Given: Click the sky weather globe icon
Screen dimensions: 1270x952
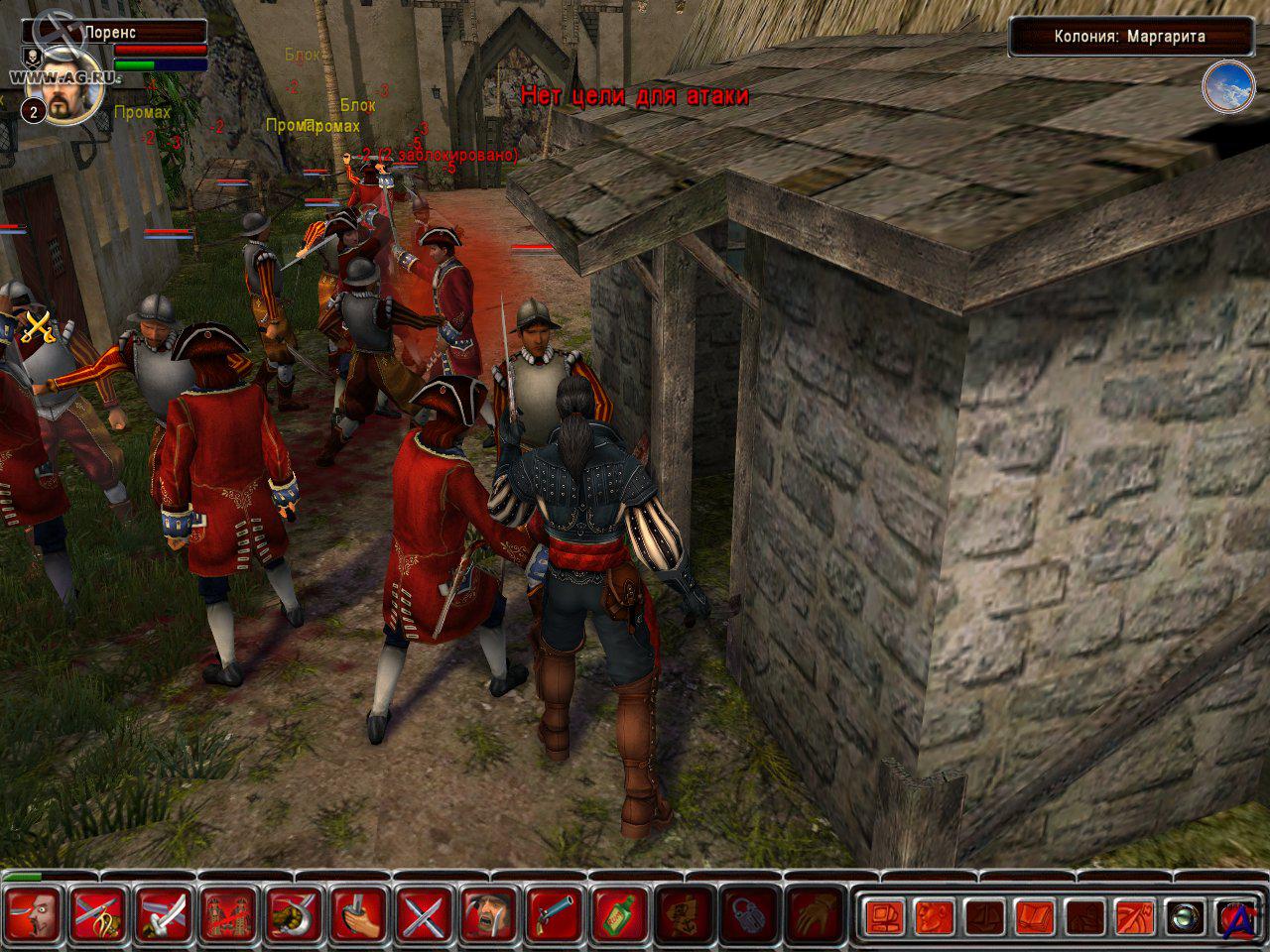Looking at the screenshot, I should (1228, 87).
